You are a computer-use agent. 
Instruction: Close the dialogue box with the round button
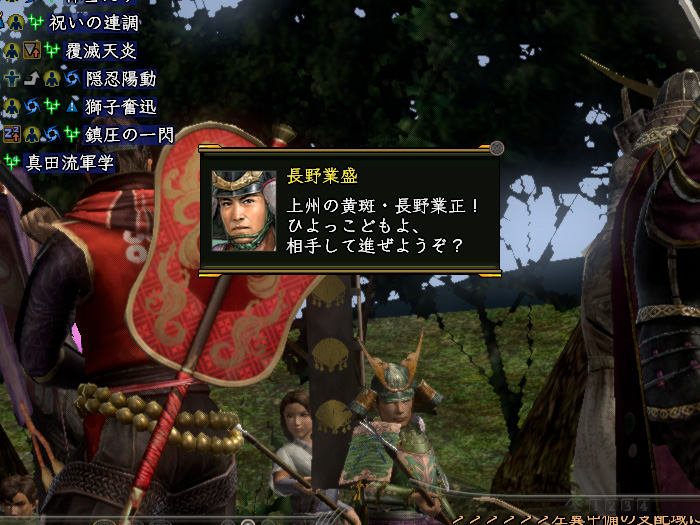[x=497, y=149]
